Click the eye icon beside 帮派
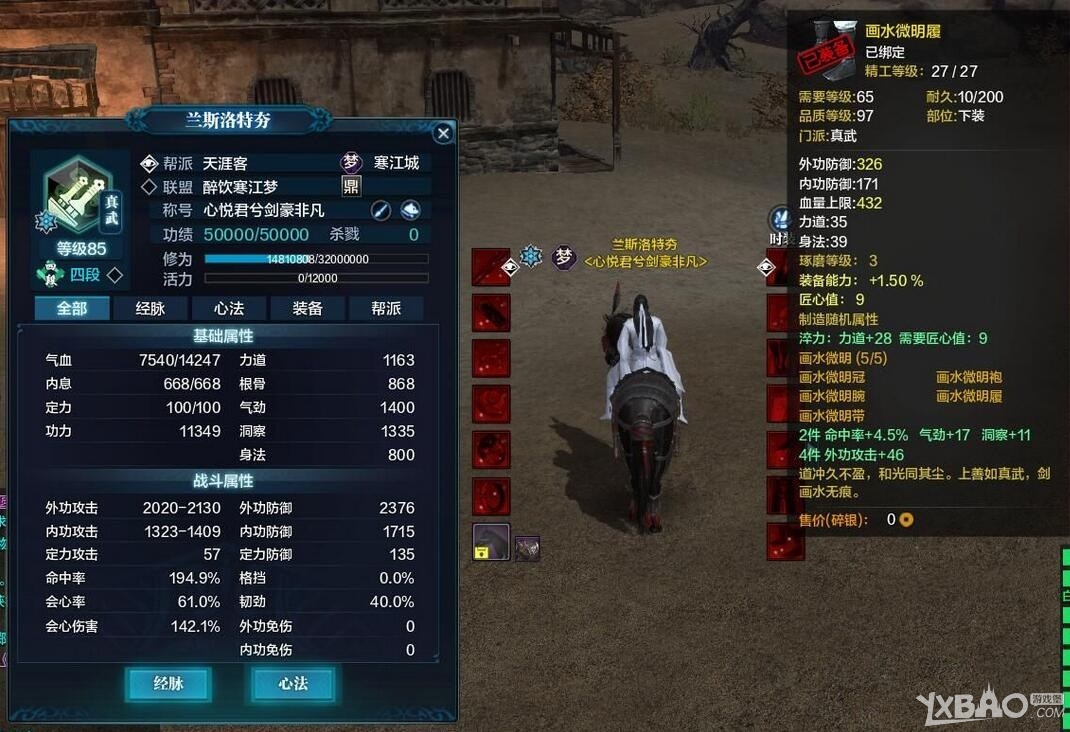1070x732 pixels. tap(150, 163)
